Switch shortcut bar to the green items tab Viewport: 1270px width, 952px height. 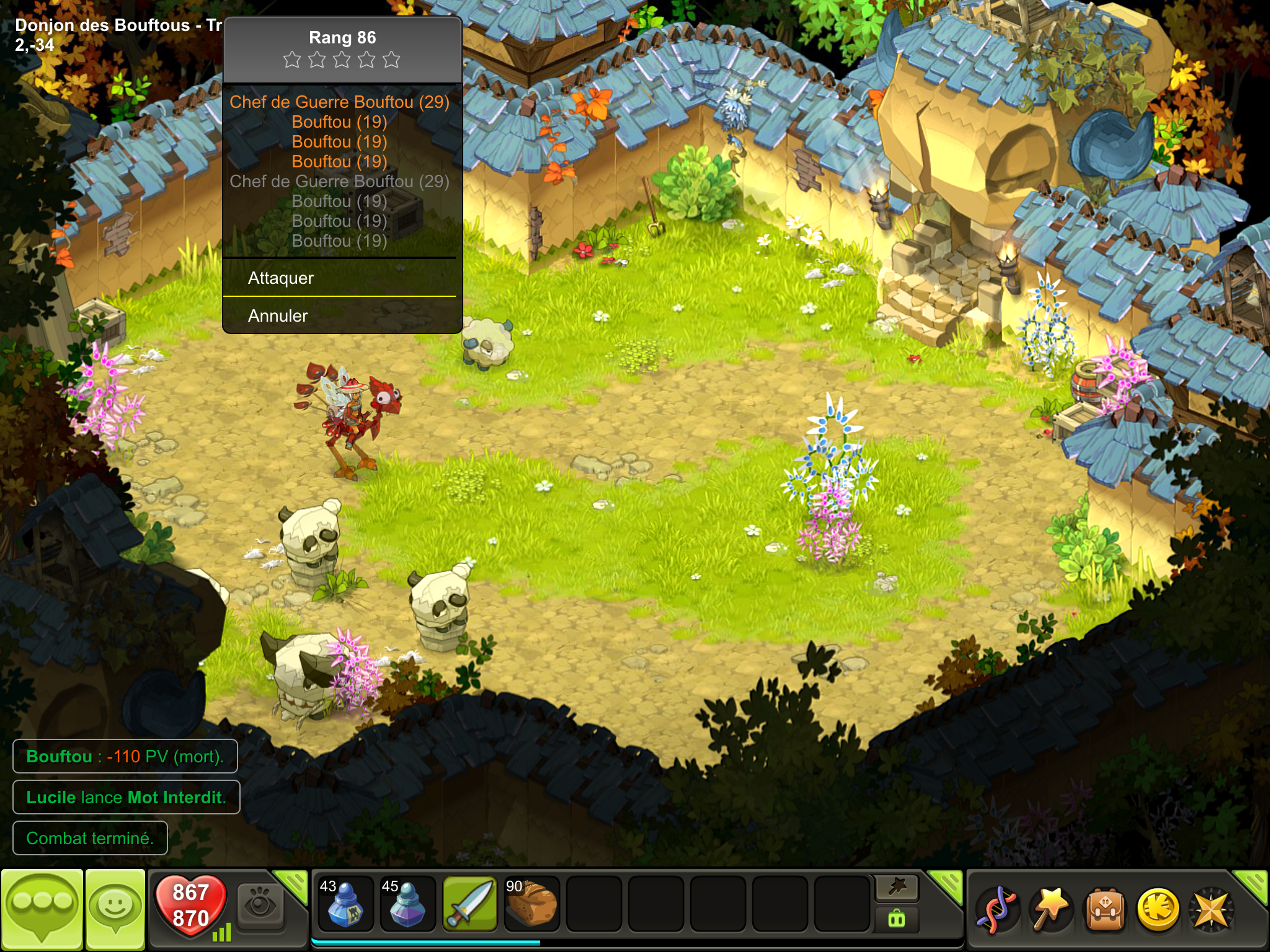[x=897, y=919]
